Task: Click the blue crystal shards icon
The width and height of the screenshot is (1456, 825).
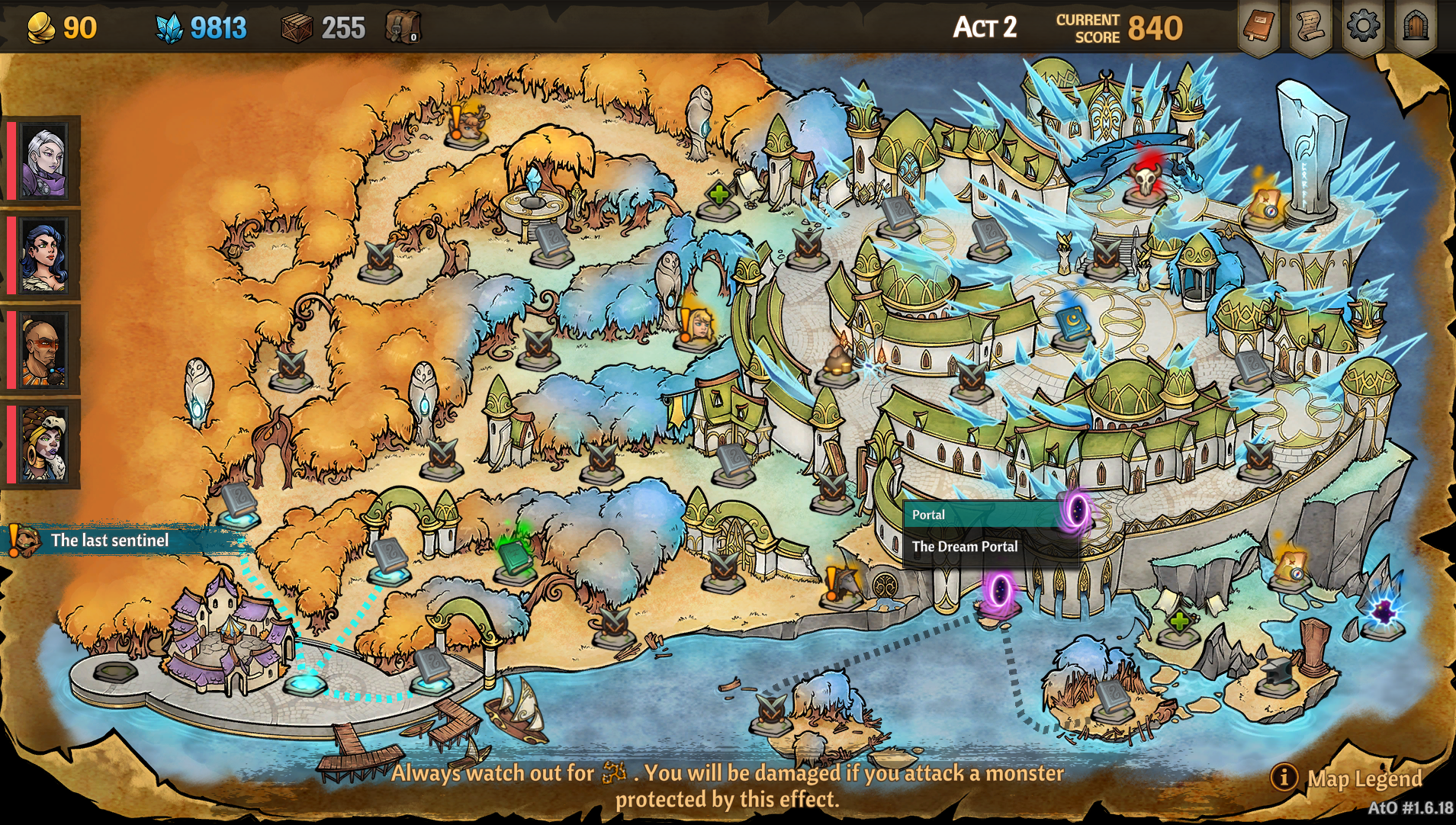Action: (x=169, y=27)
